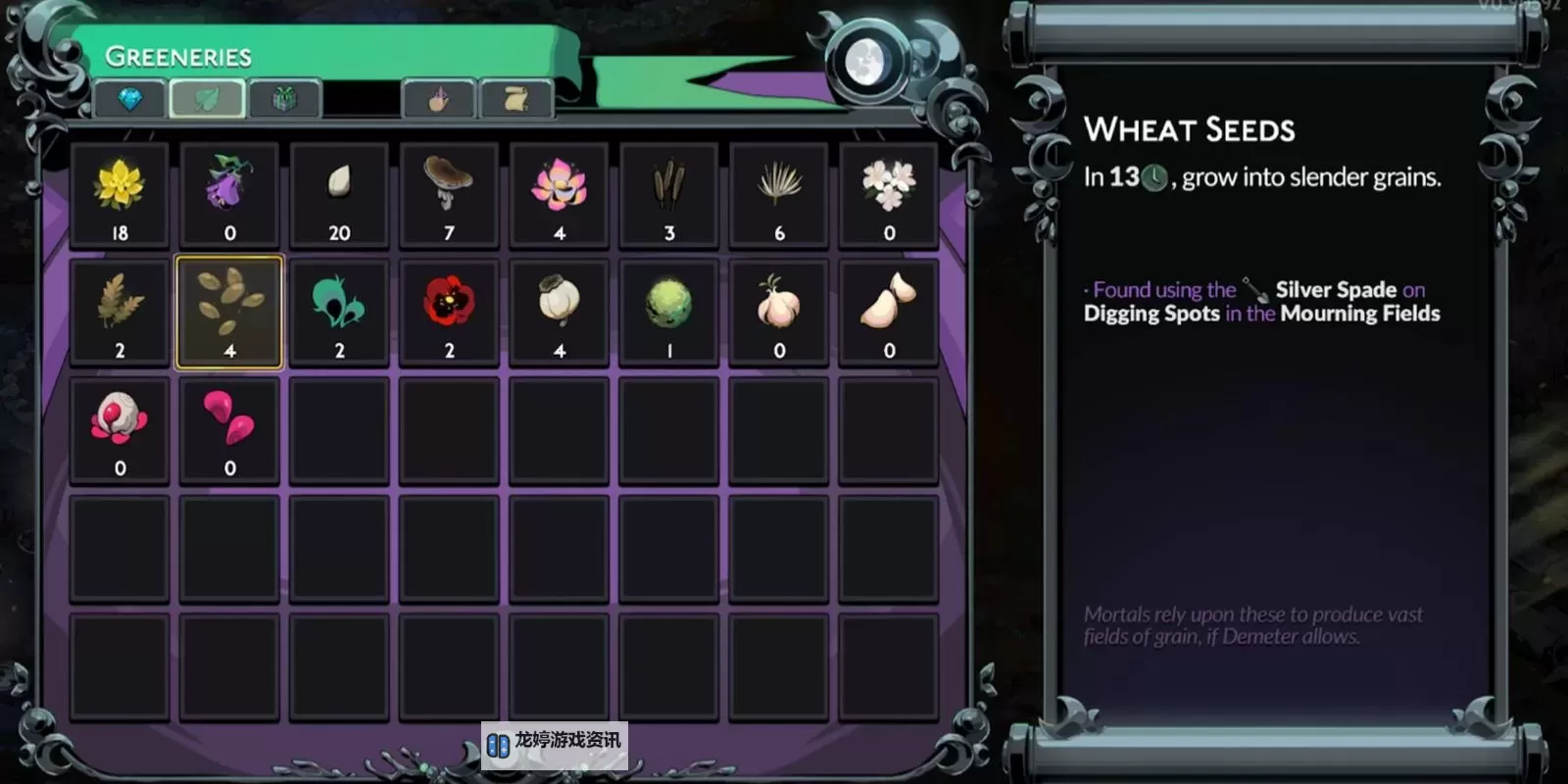Image resolution: width=1568 pixels, height=784 pixels.
Task: Select the pink petal seeds slot
Action: pos(229,430)
